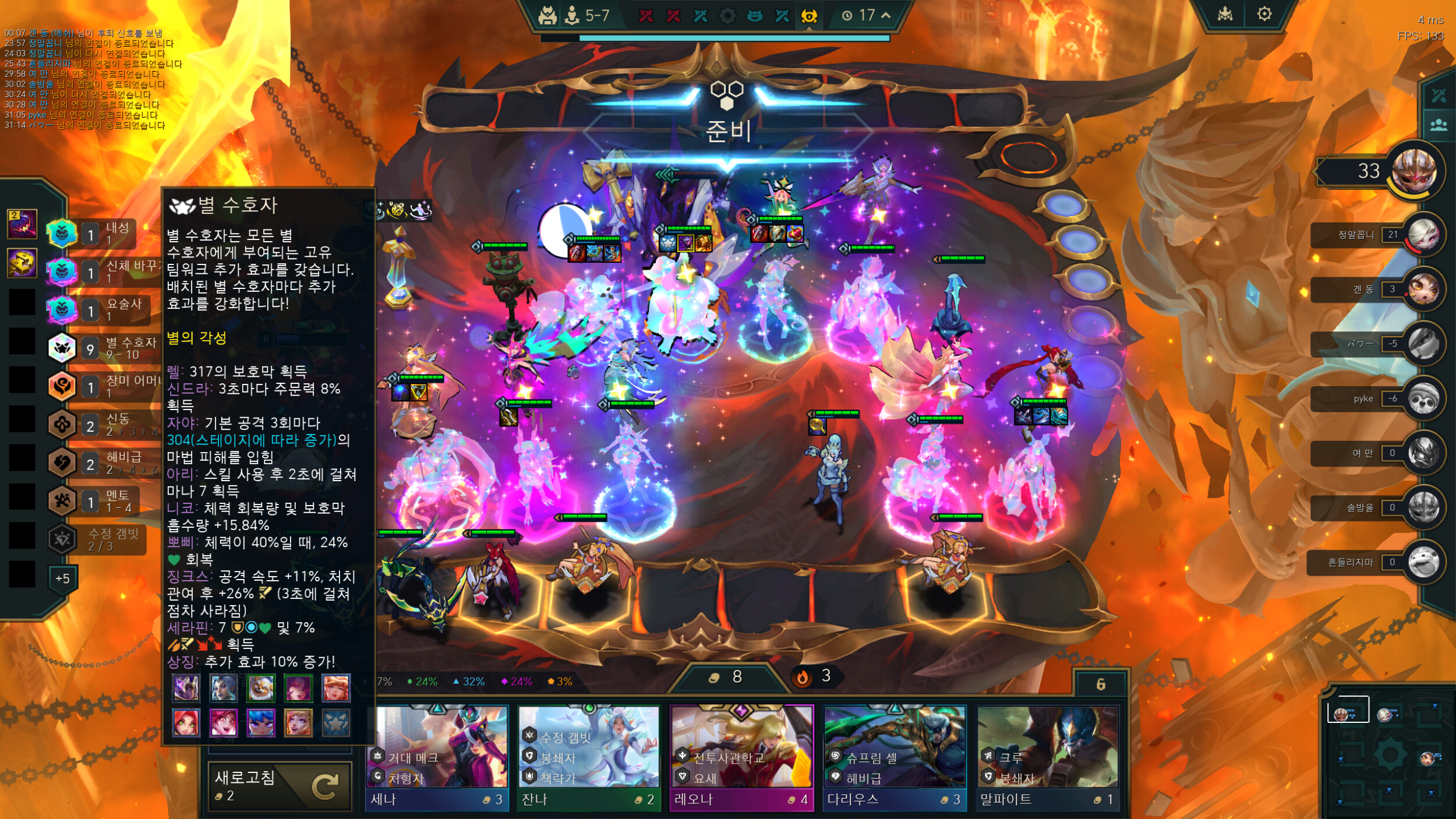Purchase the Janna shop card

588,757
